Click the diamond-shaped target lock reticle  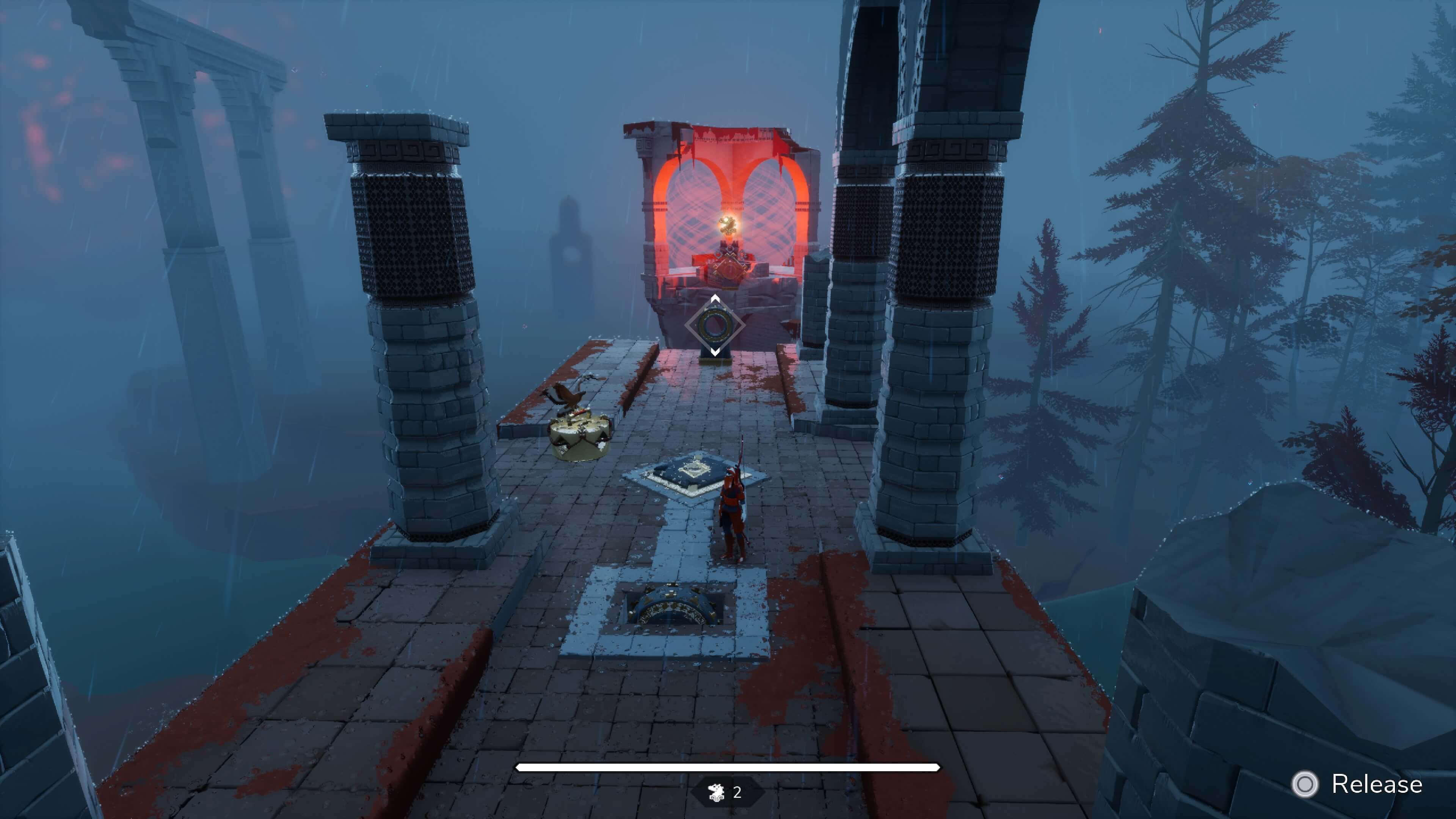tap(714, 326)
